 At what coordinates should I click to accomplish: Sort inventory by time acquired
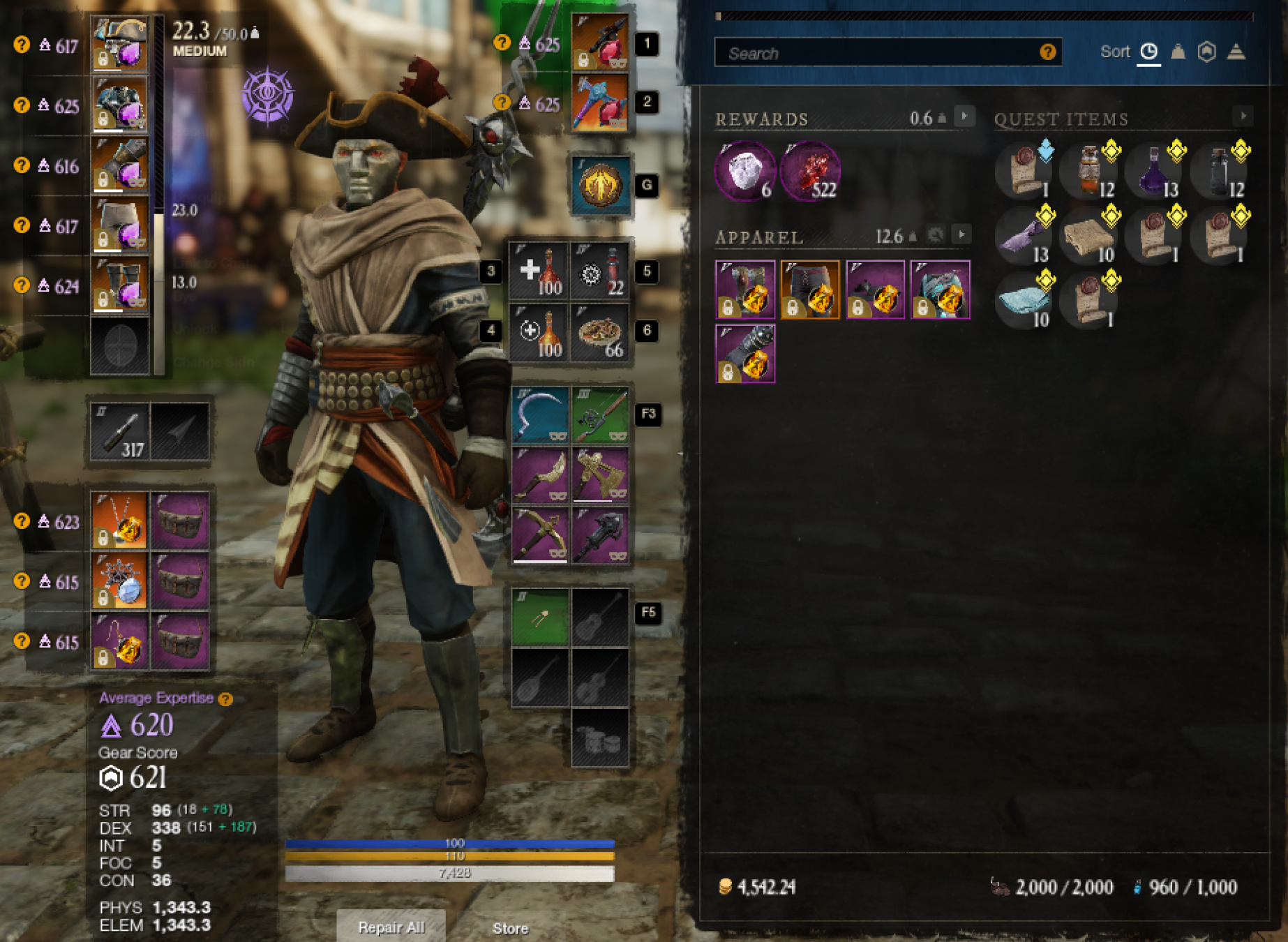point(1148,52)
